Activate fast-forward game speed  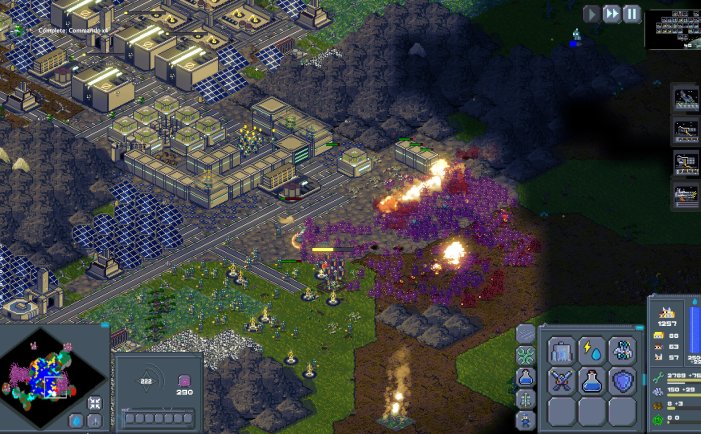612,14
